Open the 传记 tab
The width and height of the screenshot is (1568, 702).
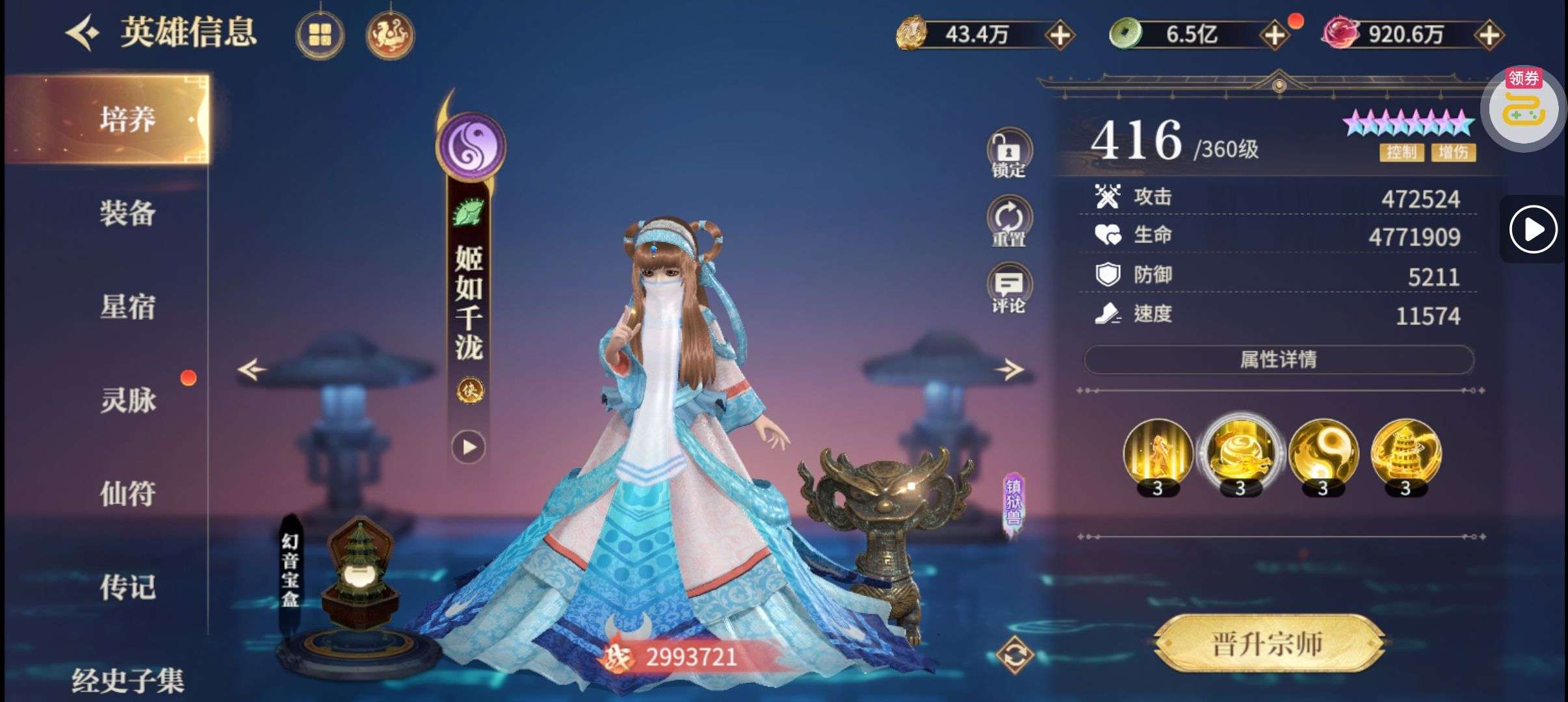tap(127, 587)
